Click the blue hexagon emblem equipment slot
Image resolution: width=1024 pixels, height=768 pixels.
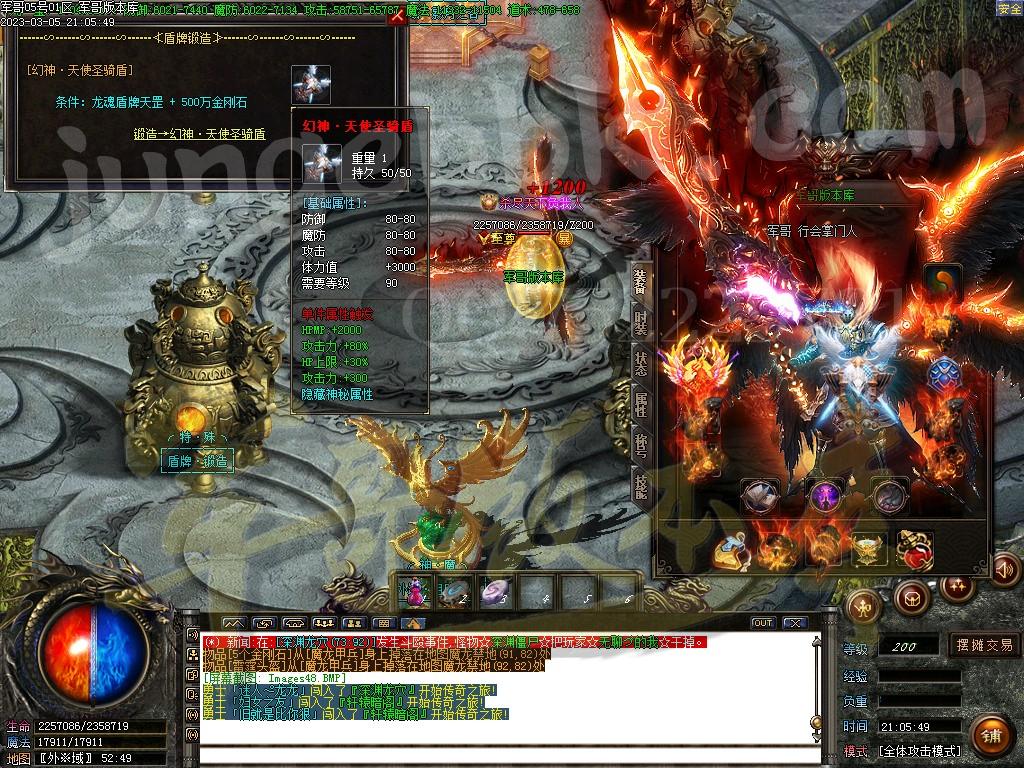944,375
